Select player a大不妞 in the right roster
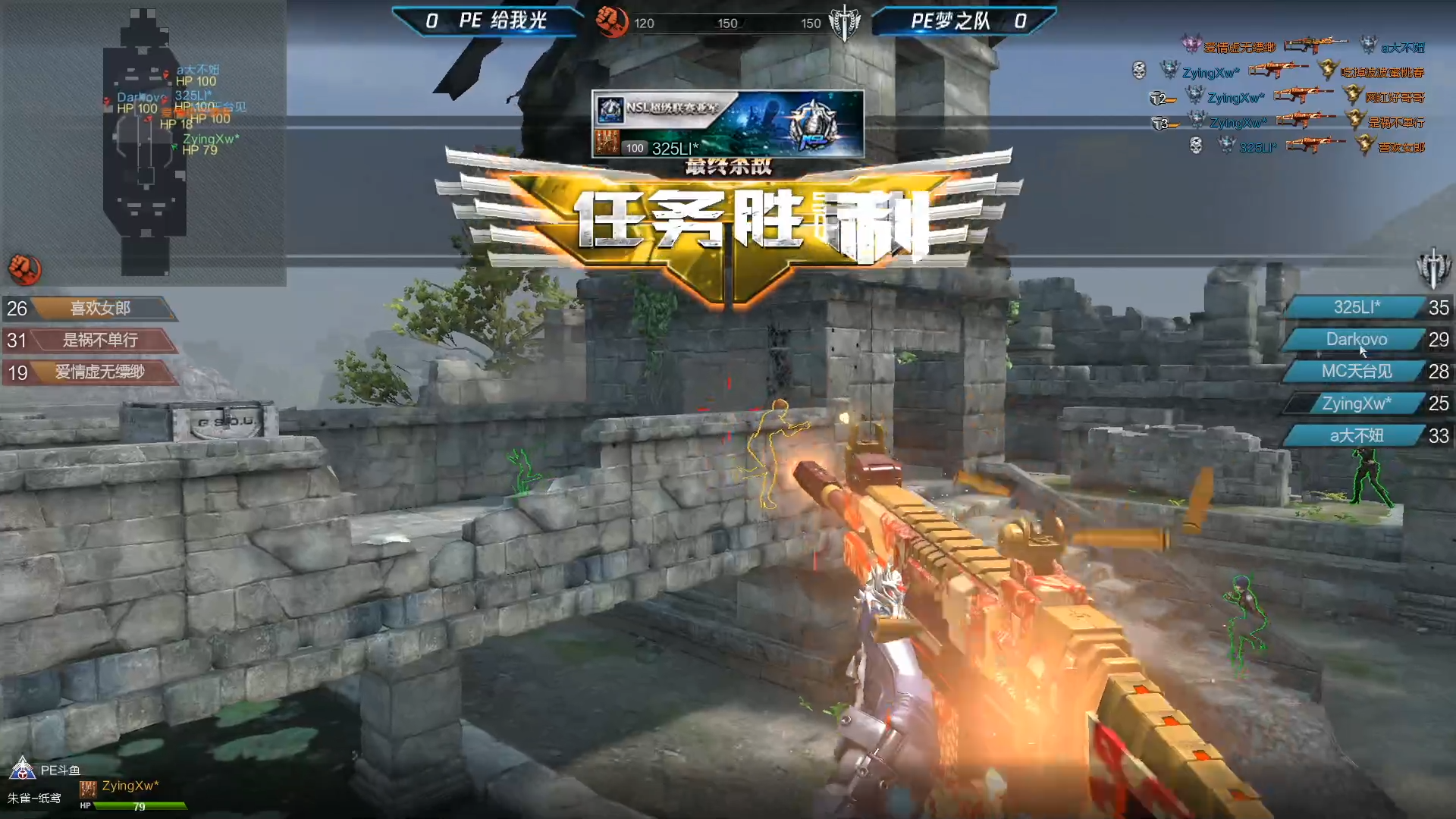The height and width of the screenshot is (819, 1456). tap(1357, 436)
